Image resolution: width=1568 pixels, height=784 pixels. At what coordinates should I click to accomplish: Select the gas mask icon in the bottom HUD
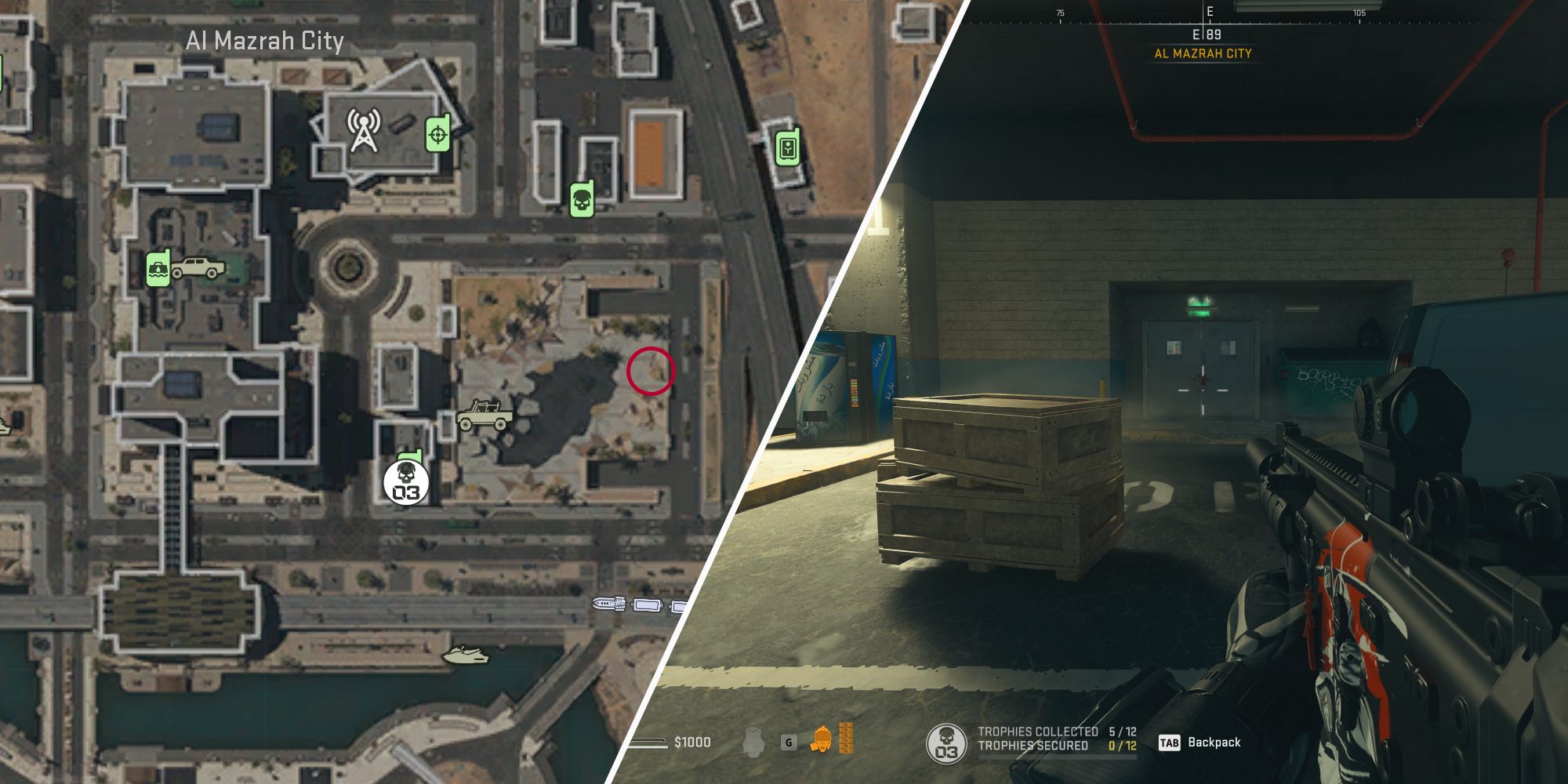click(822, 738)
